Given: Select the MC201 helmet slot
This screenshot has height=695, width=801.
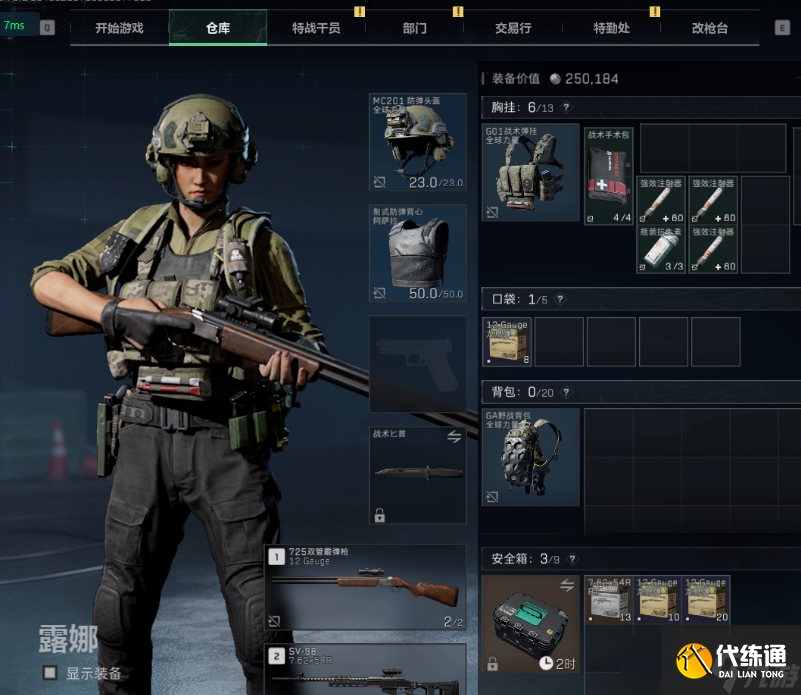Looking at the screenshot, I should [x=417, y=142].
